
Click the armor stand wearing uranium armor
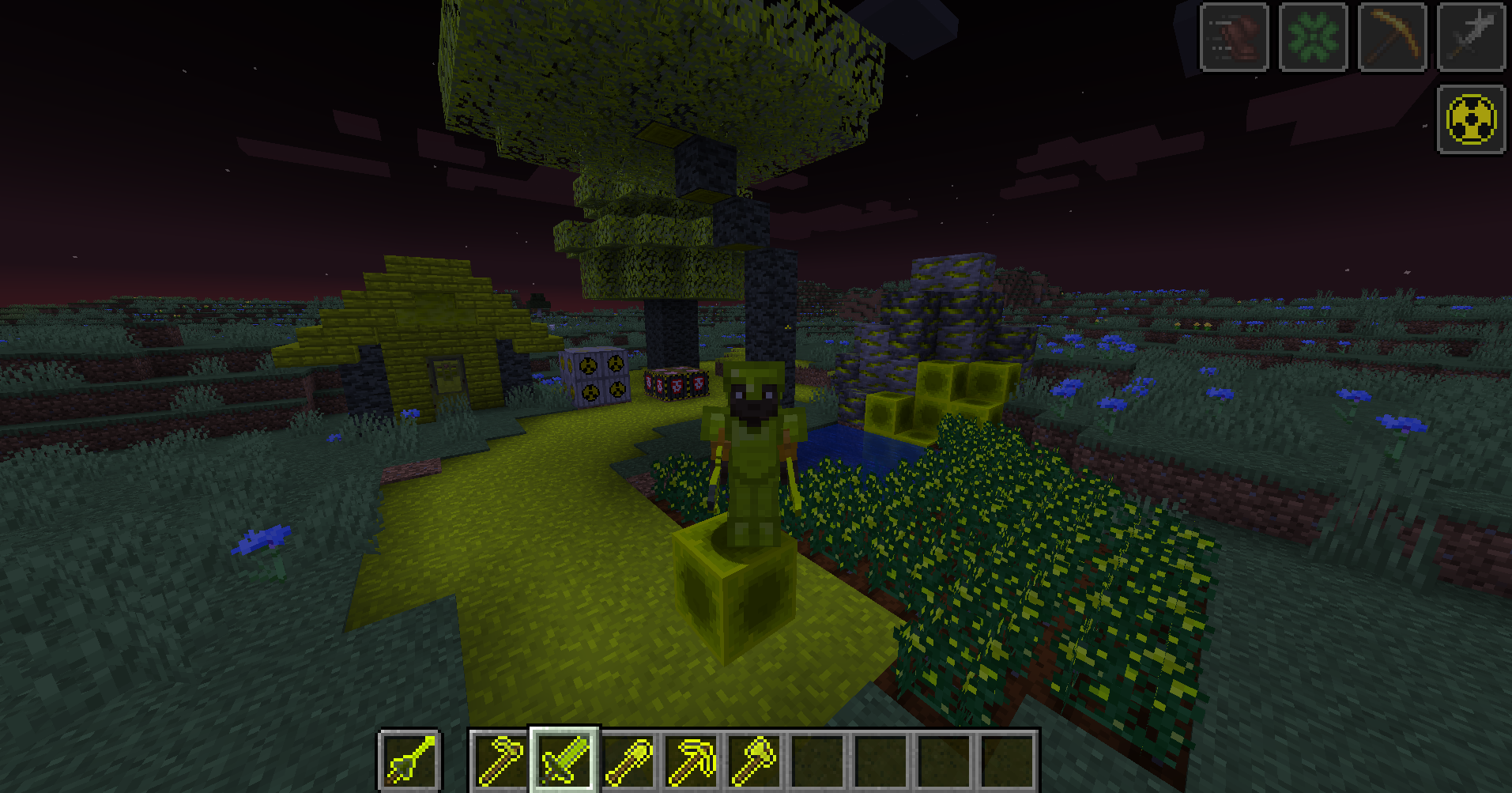[752, 443]
